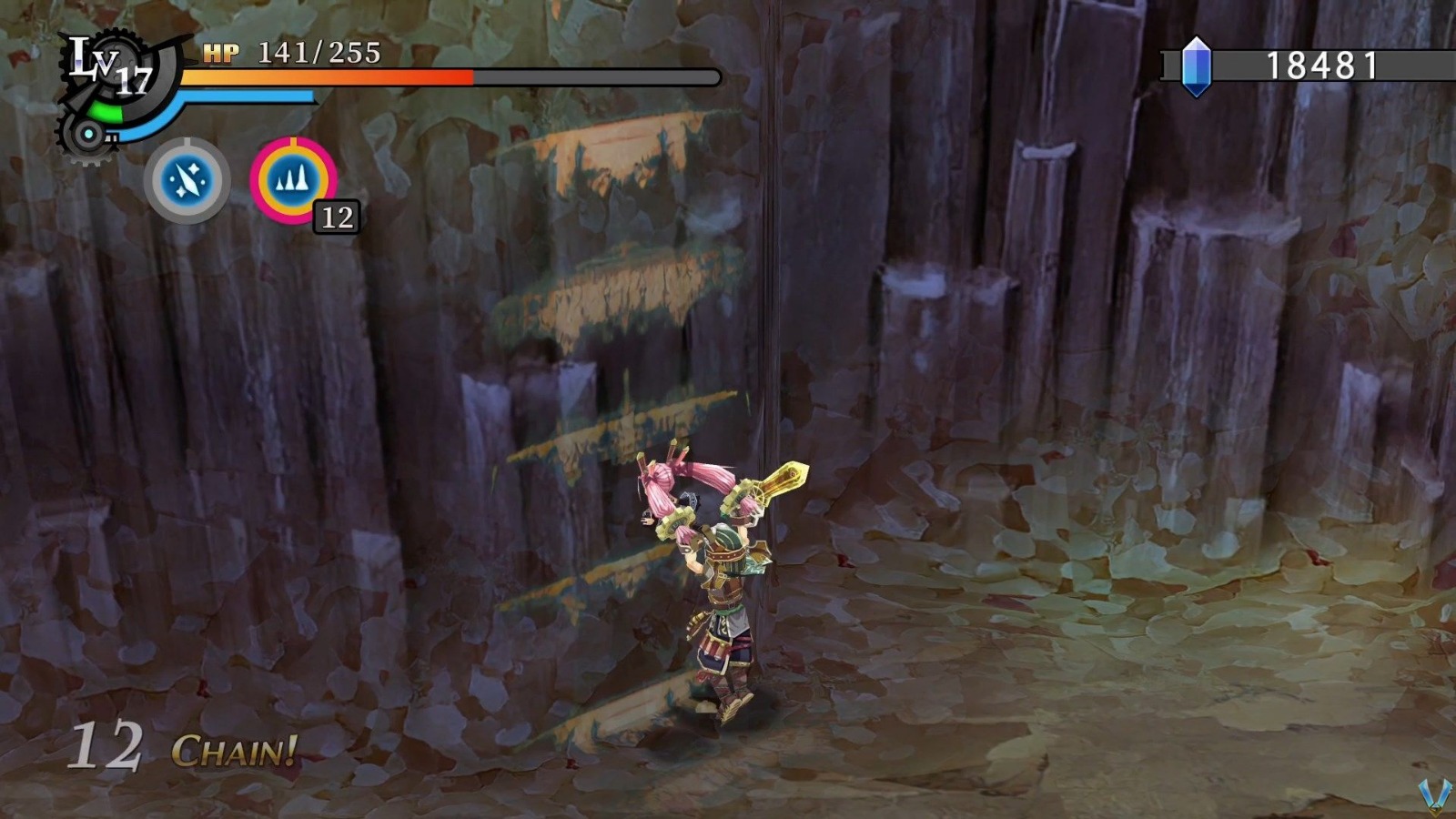Viewport: 1456px width, 819px height.
Task: Click the HP label icon
Action: [223, 53]
